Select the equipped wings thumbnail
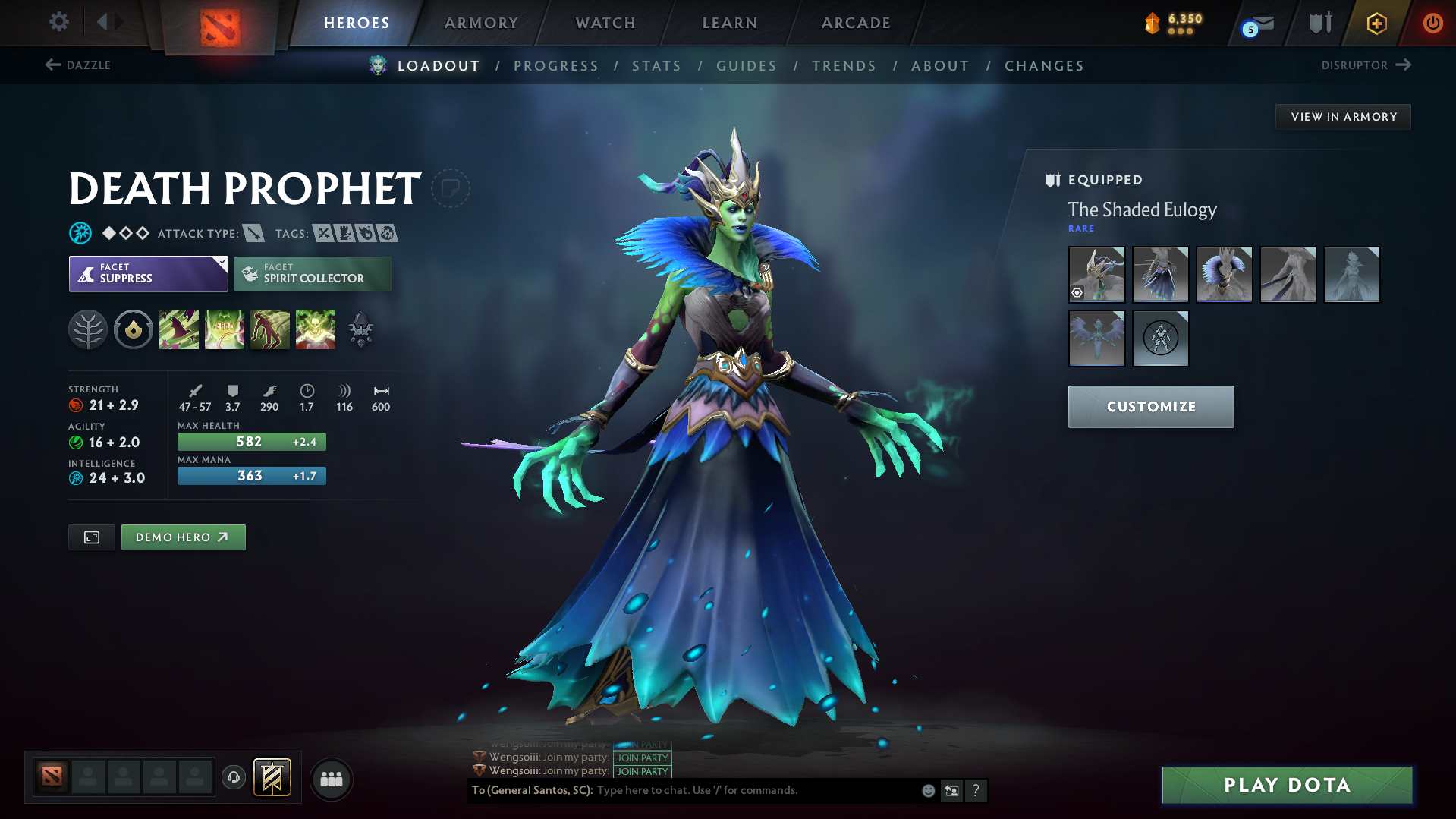 1096,338
